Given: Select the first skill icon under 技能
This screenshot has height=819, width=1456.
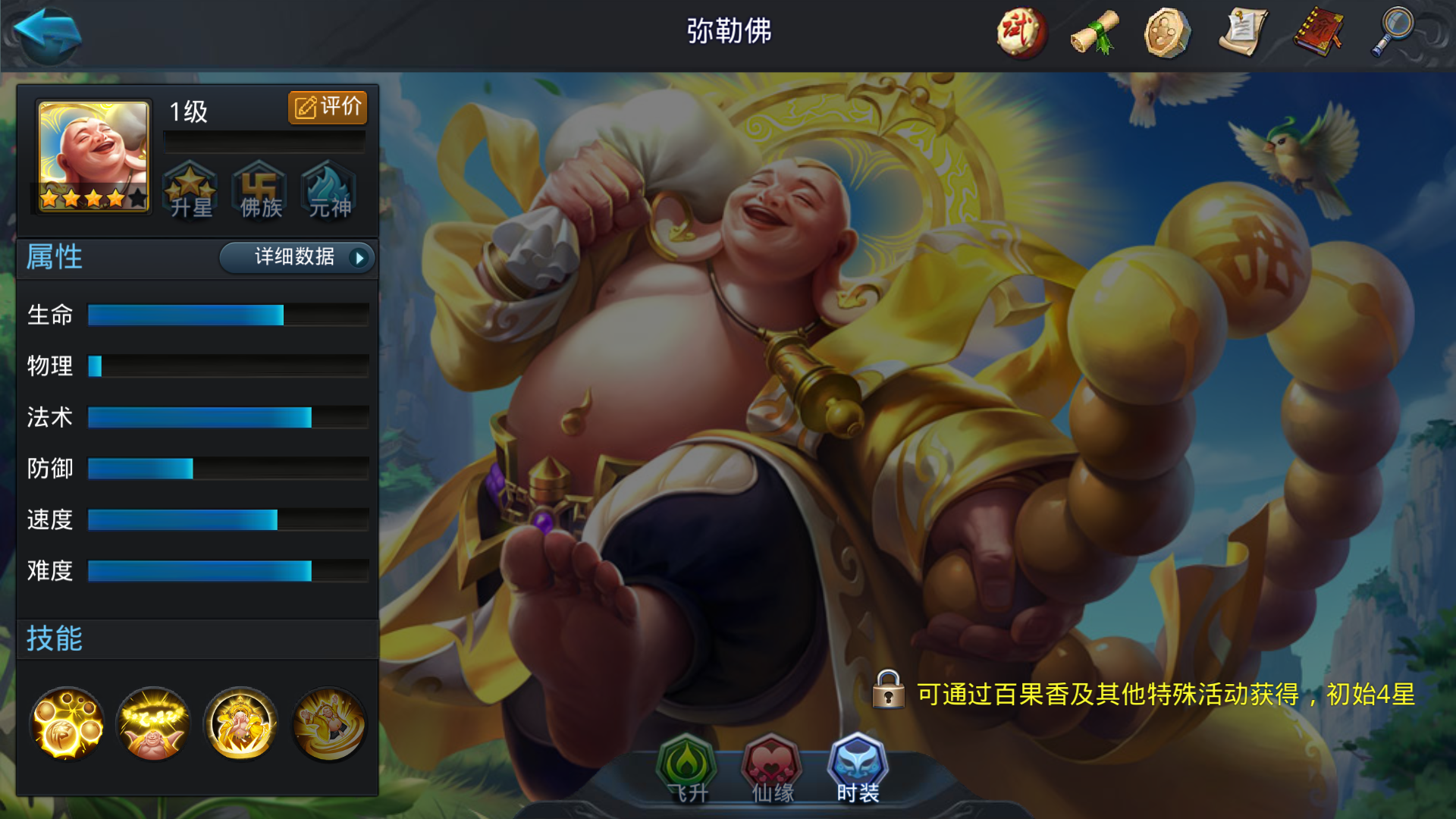Looking at the screenshot, I should tap(67, 724).
